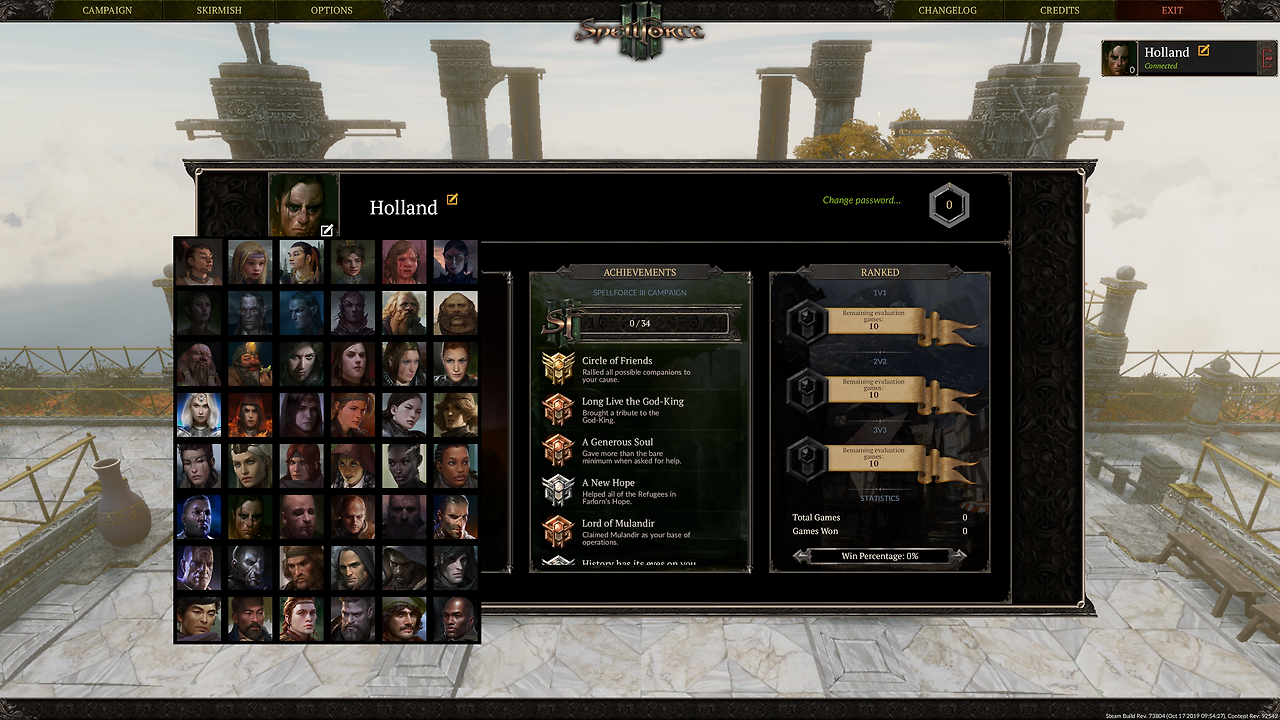Select the purple horned demon portrait
1280x720 pixels.
pyautogui.click(x=352, y=313)
